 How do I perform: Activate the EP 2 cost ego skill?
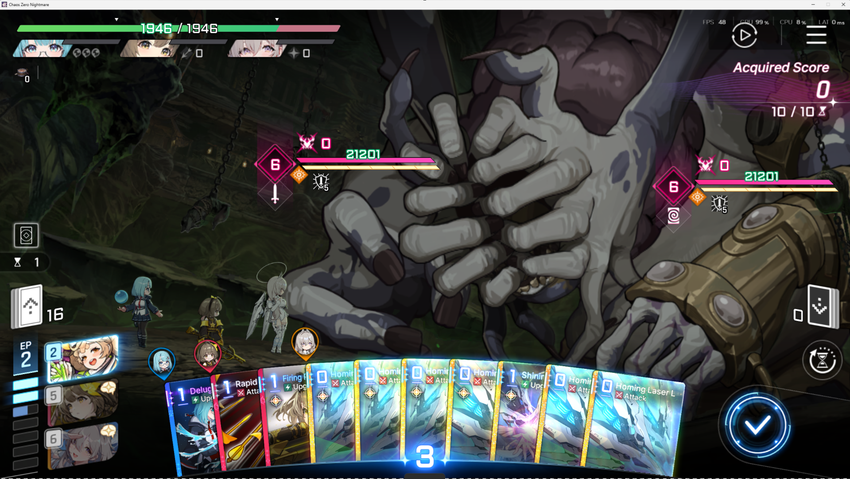[82, 359]
